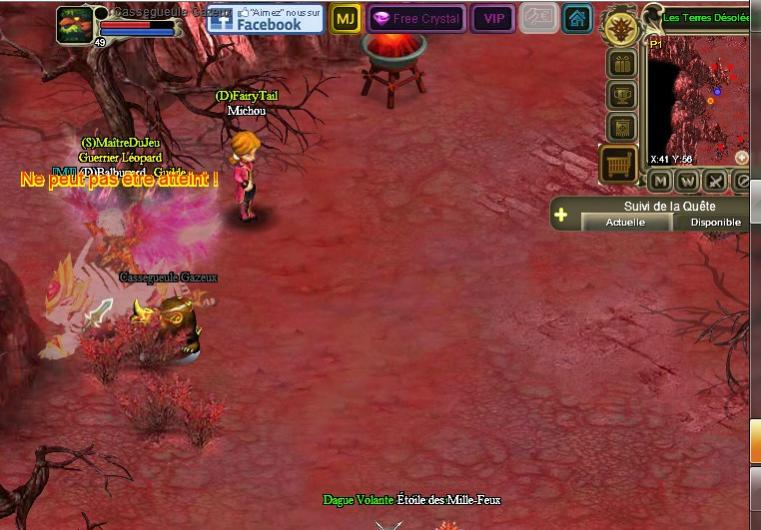This screenshot has height=530, width=761.
Task: Switch to the Disponible quest tab
Action: (715, 222)
